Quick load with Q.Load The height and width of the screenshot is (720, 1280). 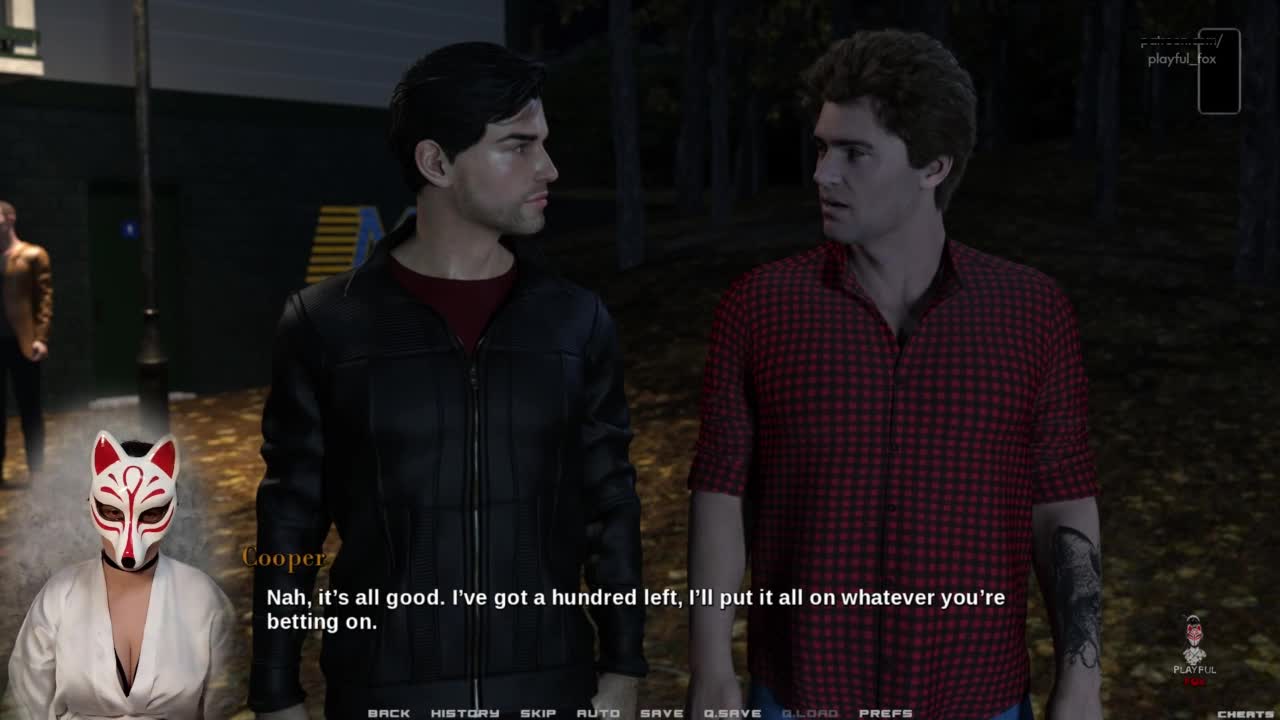click(x=810, y=713)
